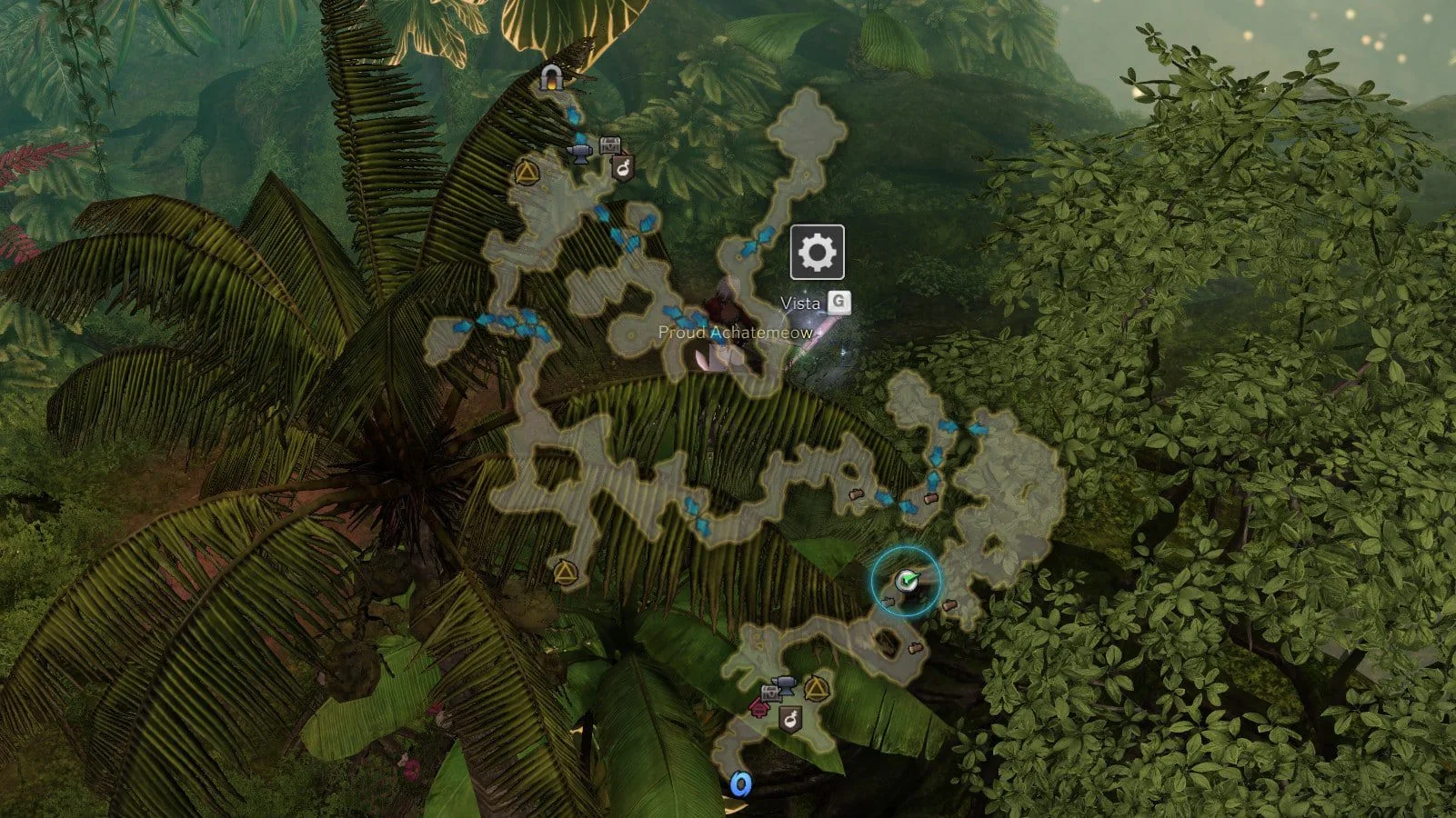
Task: Select the blue swirl portal map marker
Action: [741, 783]
